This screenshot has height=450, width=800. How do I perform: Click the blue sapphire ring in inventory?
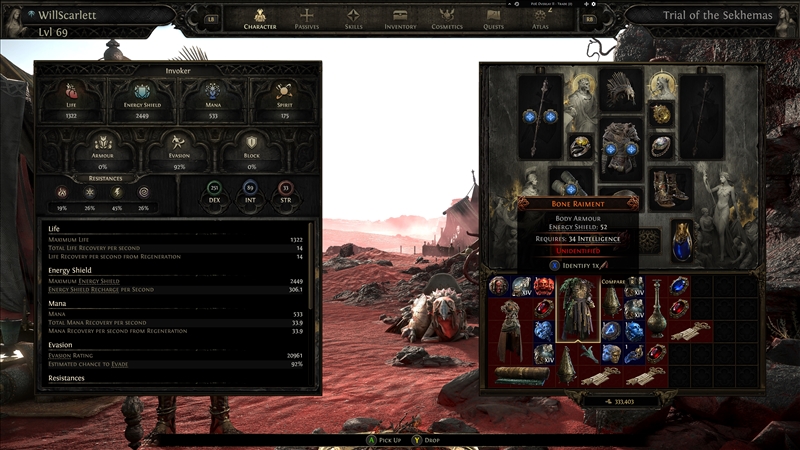(x=681, y=286)
